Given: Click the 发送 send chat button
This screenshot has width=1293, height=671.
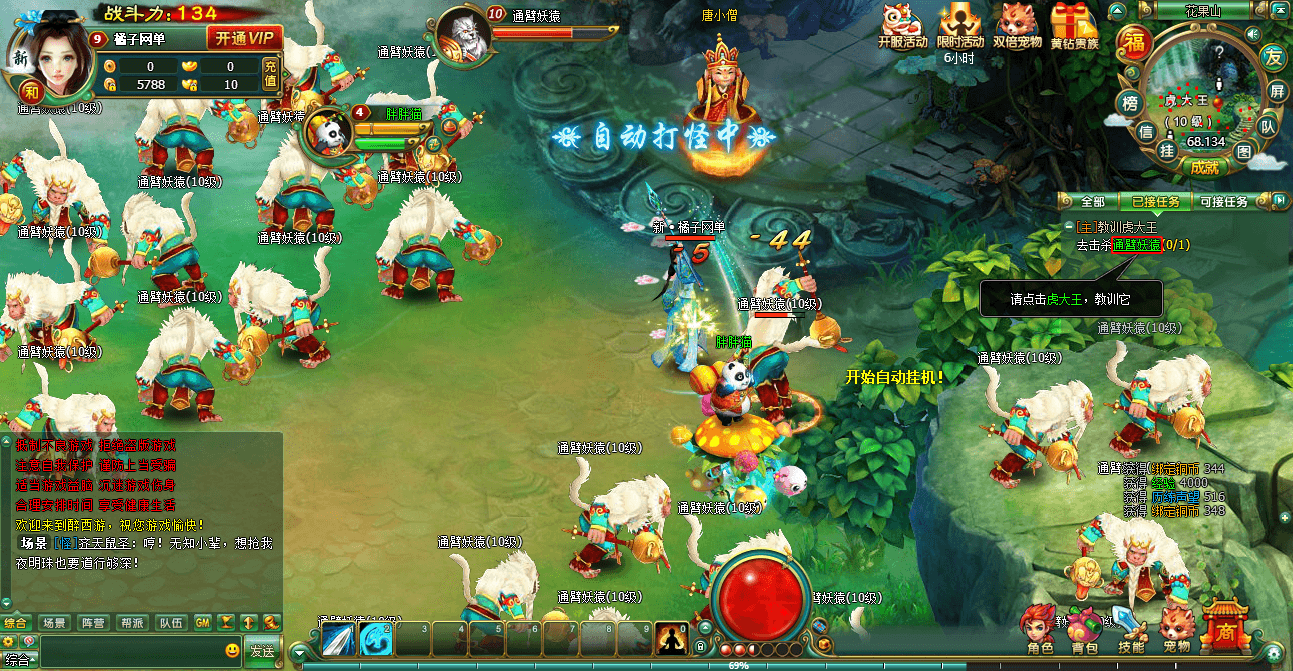Looking at the screenshot, I should coord(262,651).
